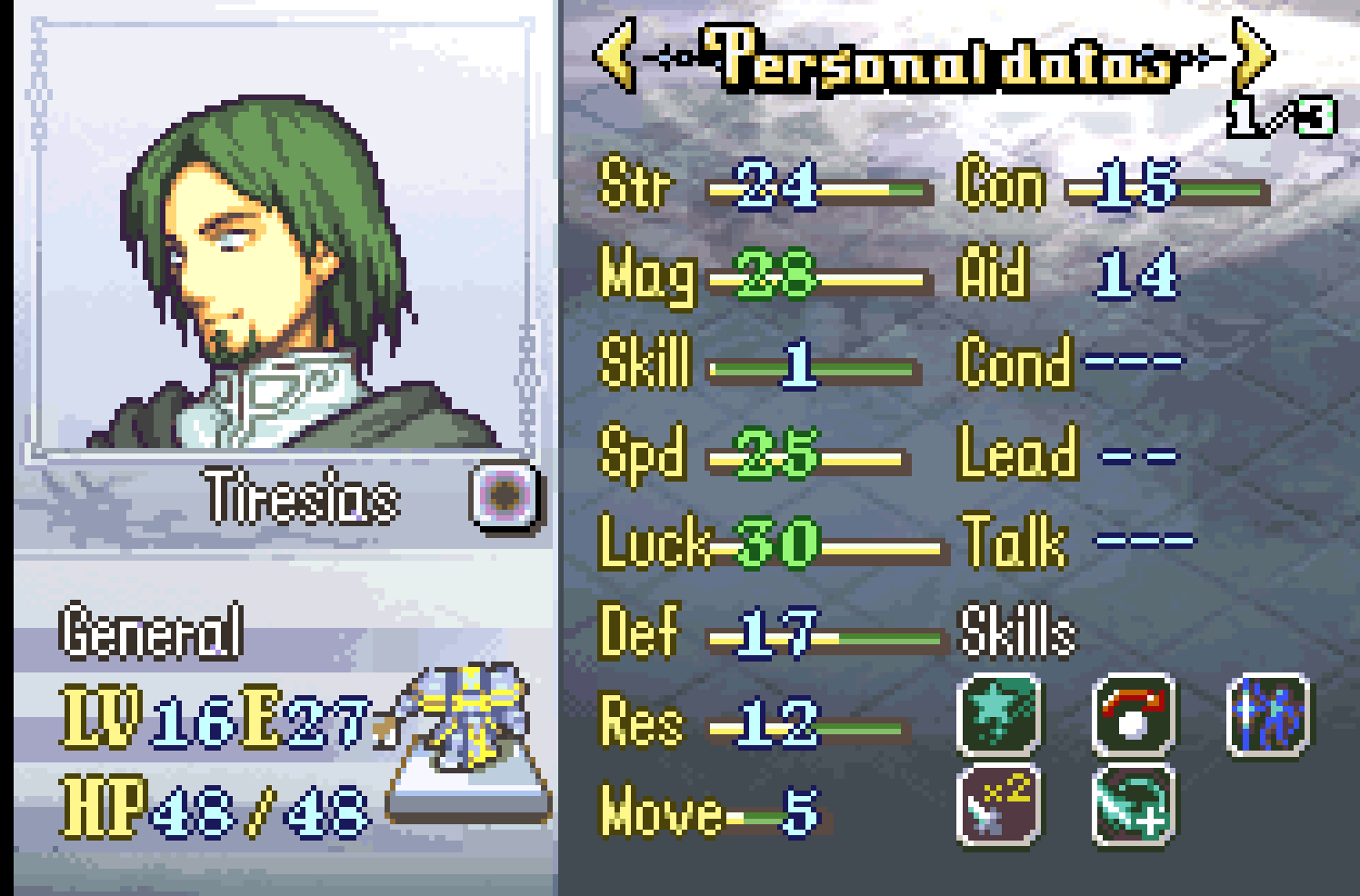1360x896 pixels.
Task: Click the General class map sprite
Action: pos(470,718)
